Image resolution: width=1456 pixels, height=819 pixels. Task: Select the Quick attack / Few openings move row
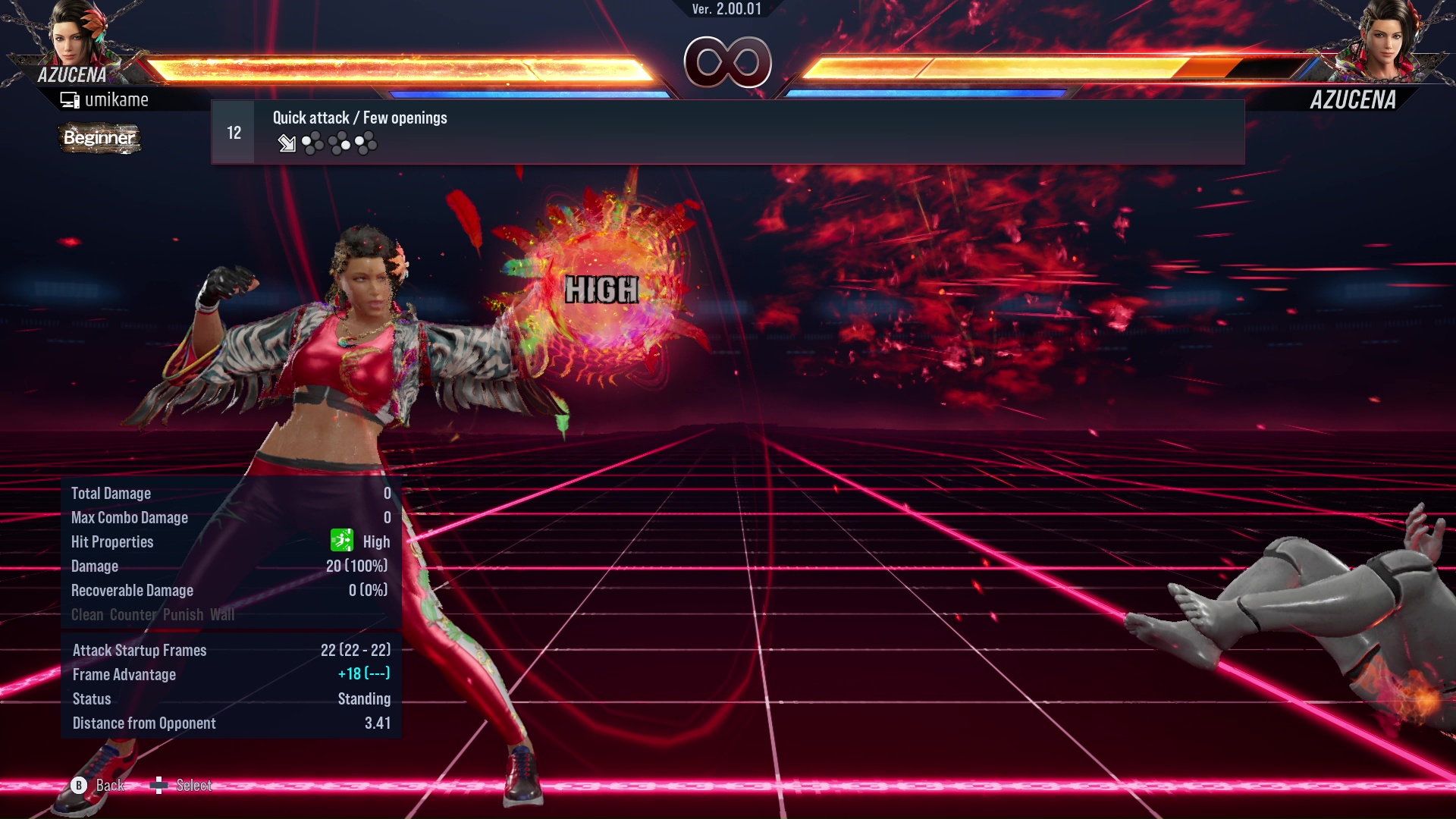pyautogui.click(x=726, y=133)
